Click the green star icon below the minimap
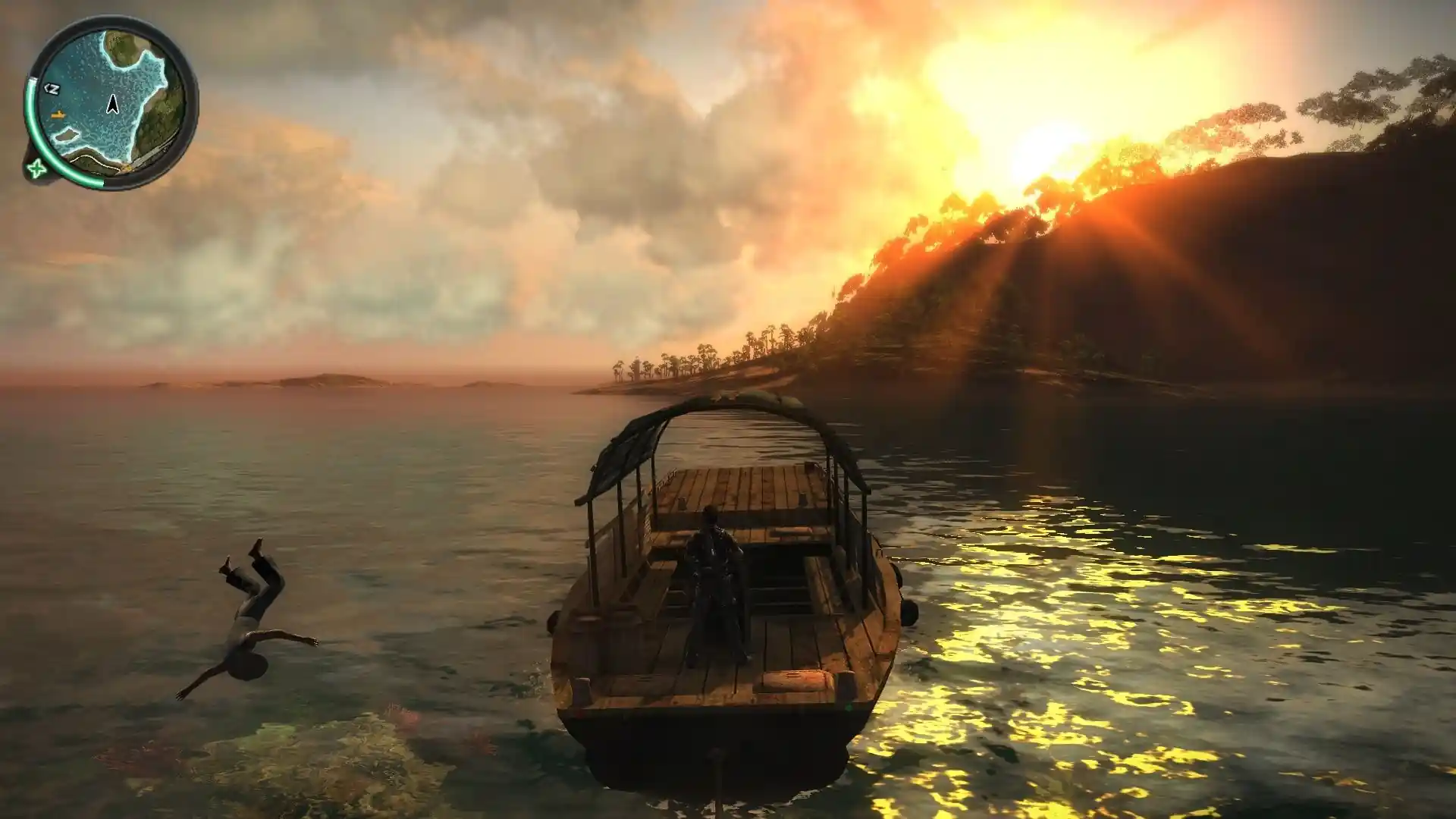The image size is (1456, 819). pyautogui.click(x=35, y=168)
